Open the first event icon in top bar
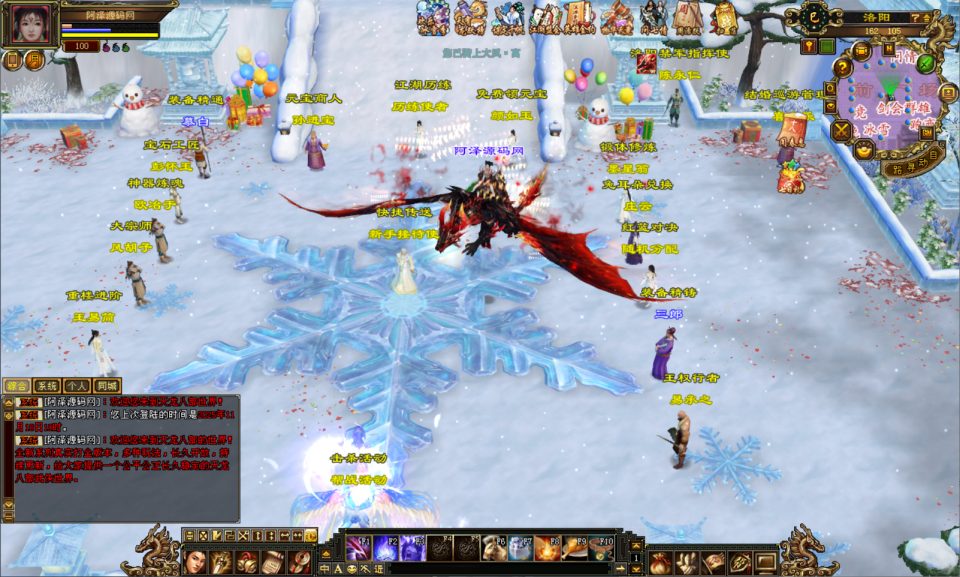 [x=432, y=18]
